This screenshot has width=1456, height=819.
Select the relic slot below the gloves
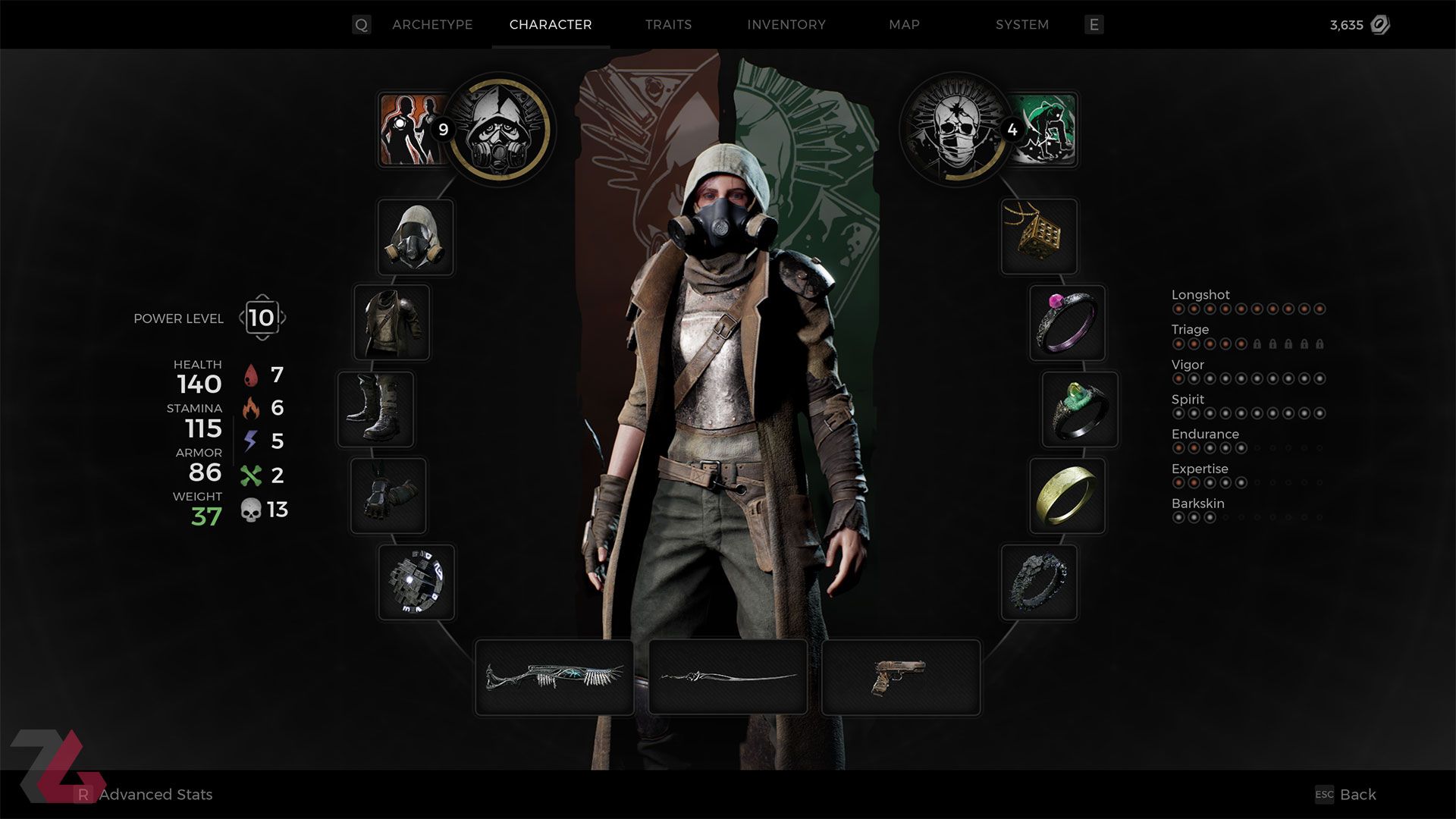tap(416, 583)
